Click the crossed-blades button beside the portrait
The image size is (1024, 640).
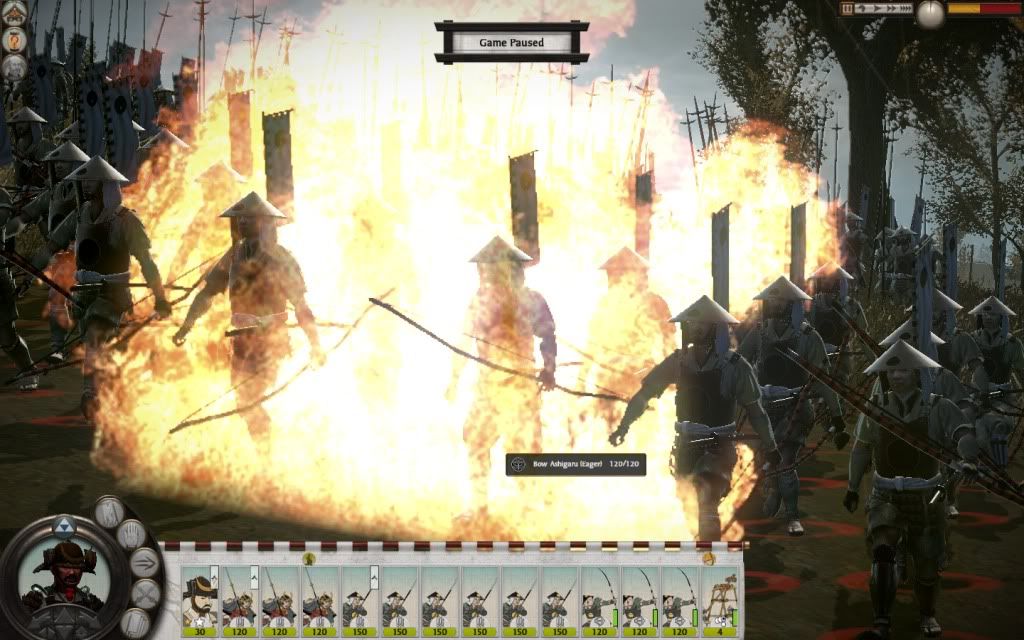pos(145,595)
